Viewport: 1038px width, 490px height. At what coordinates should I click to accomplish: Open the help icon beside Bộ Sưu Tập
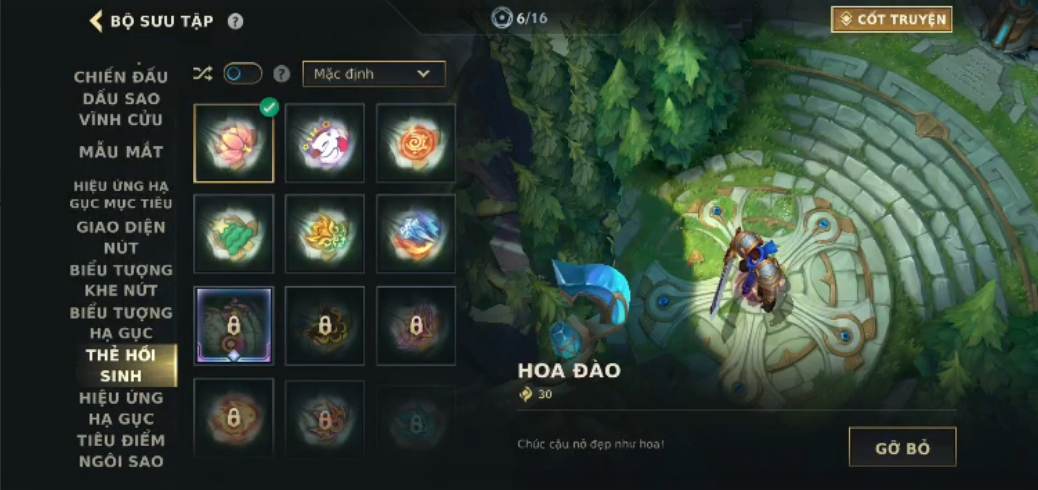point(235,21)
